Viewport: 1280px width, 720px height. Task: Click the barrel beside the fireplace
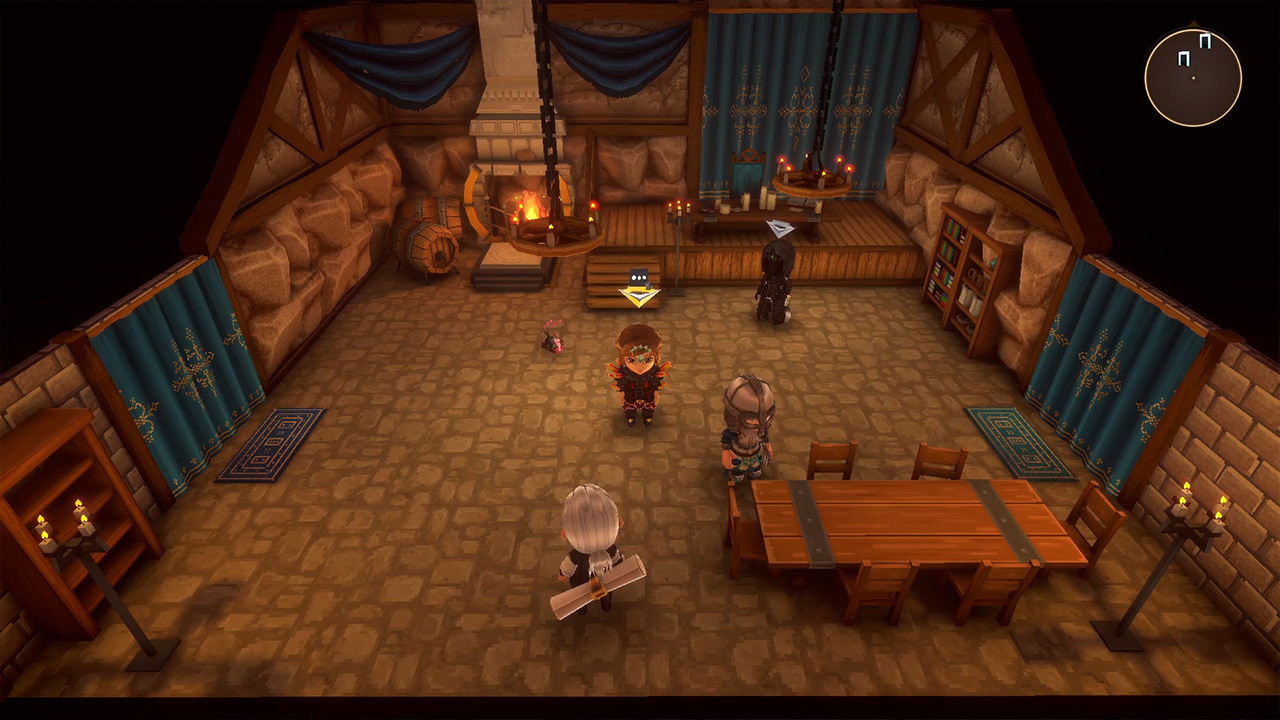coord(425,245)
